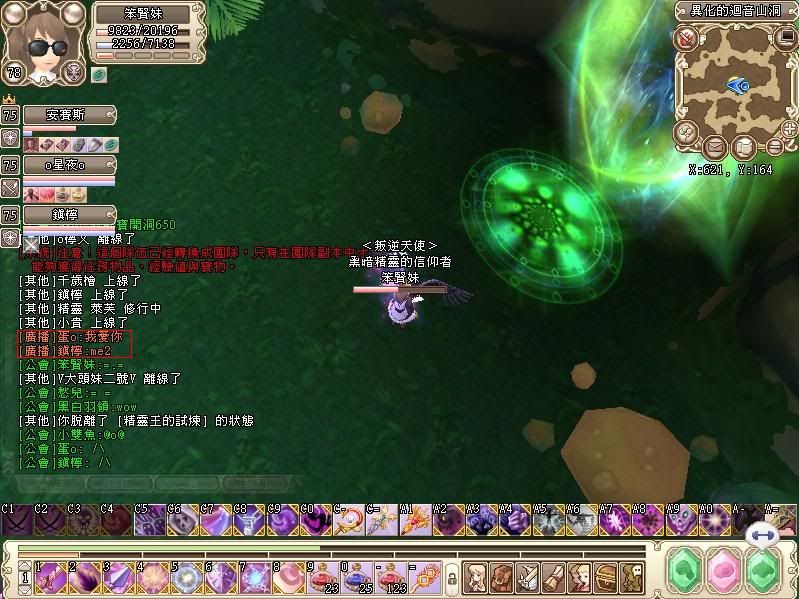
Task: Toggle the blue double-arrow hotbar switch
Action: (763, 535)
